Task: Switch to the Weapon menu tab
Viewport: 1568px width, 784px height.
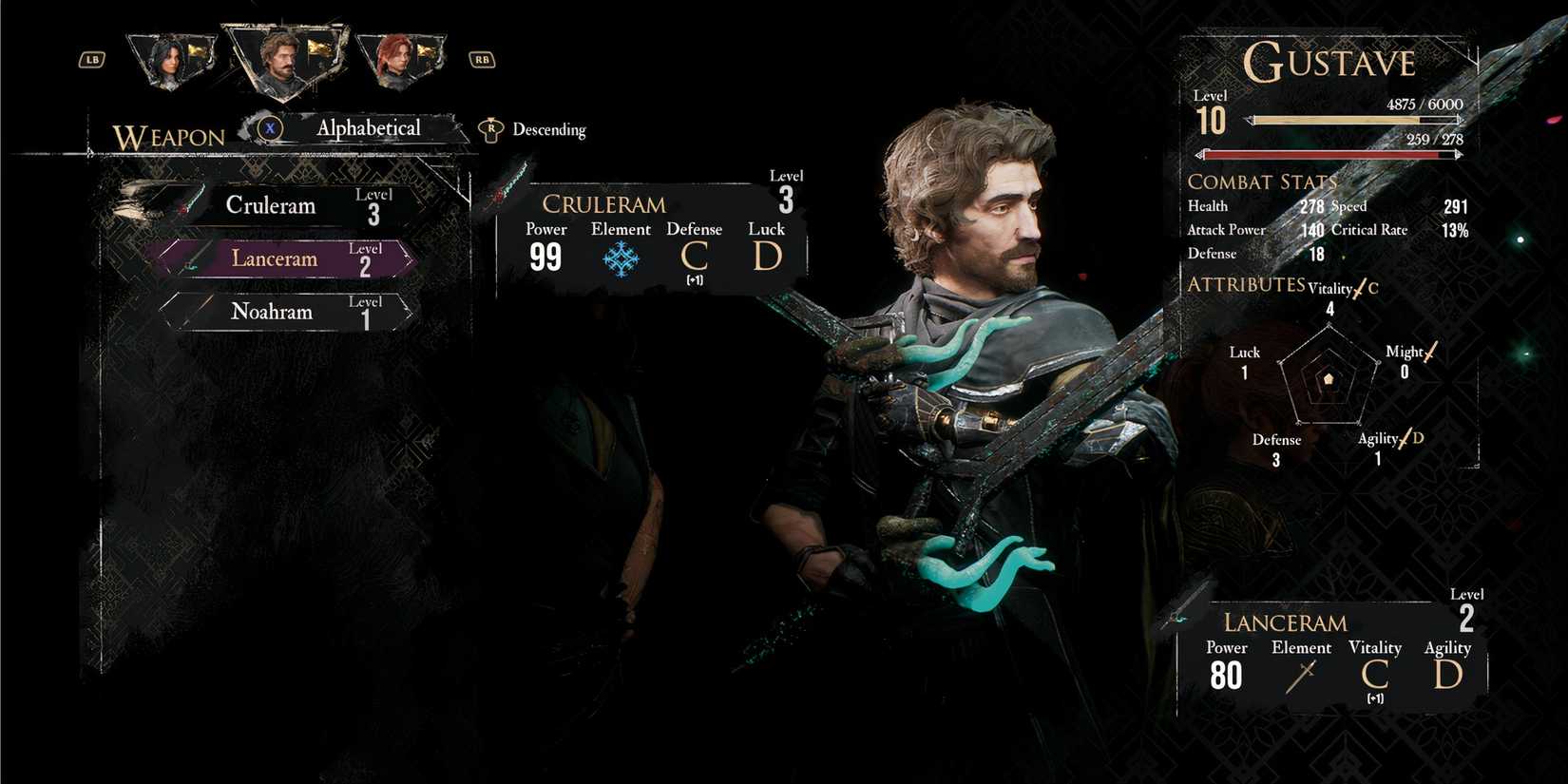Action: click(x=169, y=138)
